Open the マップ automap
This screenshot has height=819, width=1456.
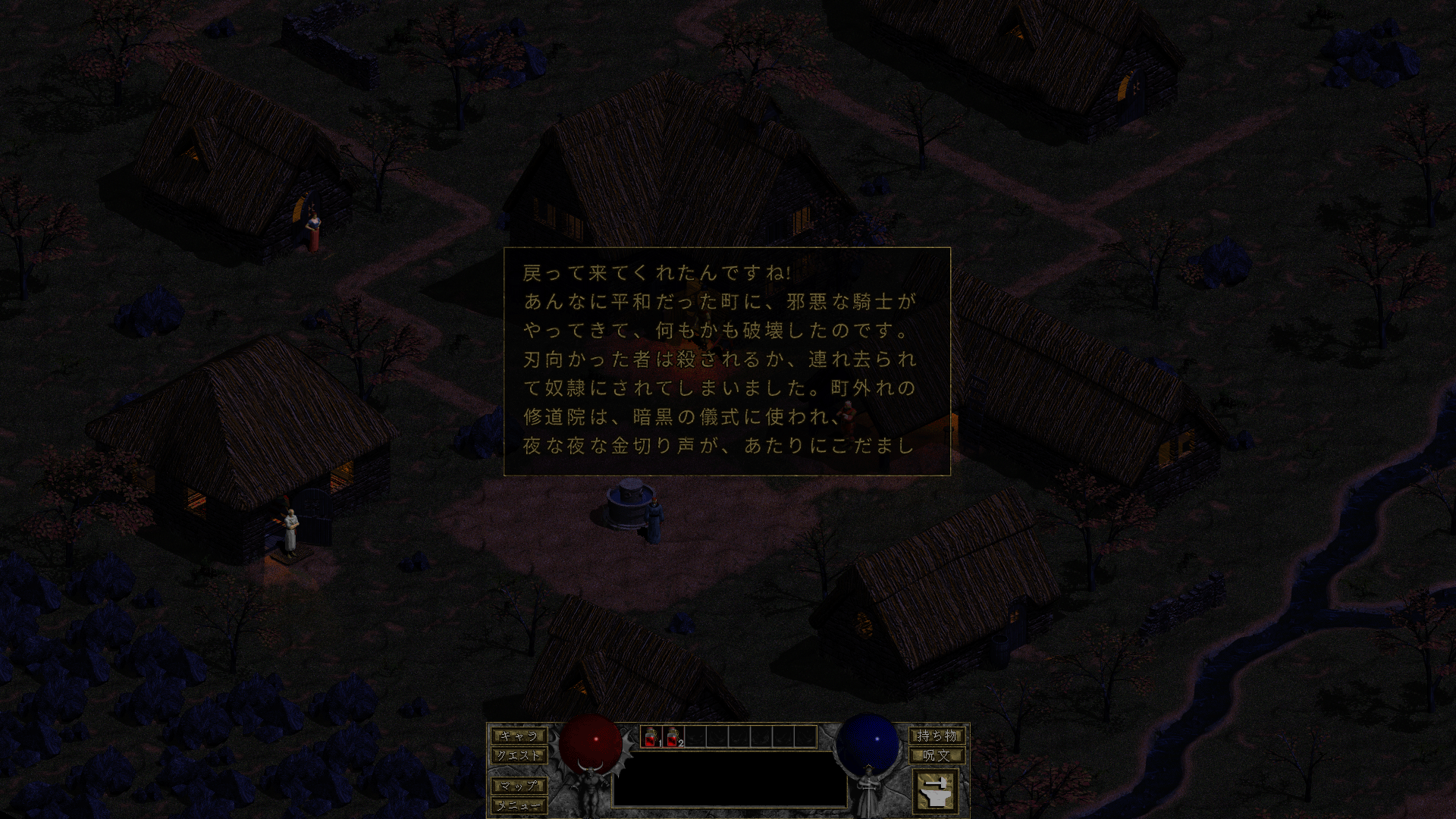(518, 786)
